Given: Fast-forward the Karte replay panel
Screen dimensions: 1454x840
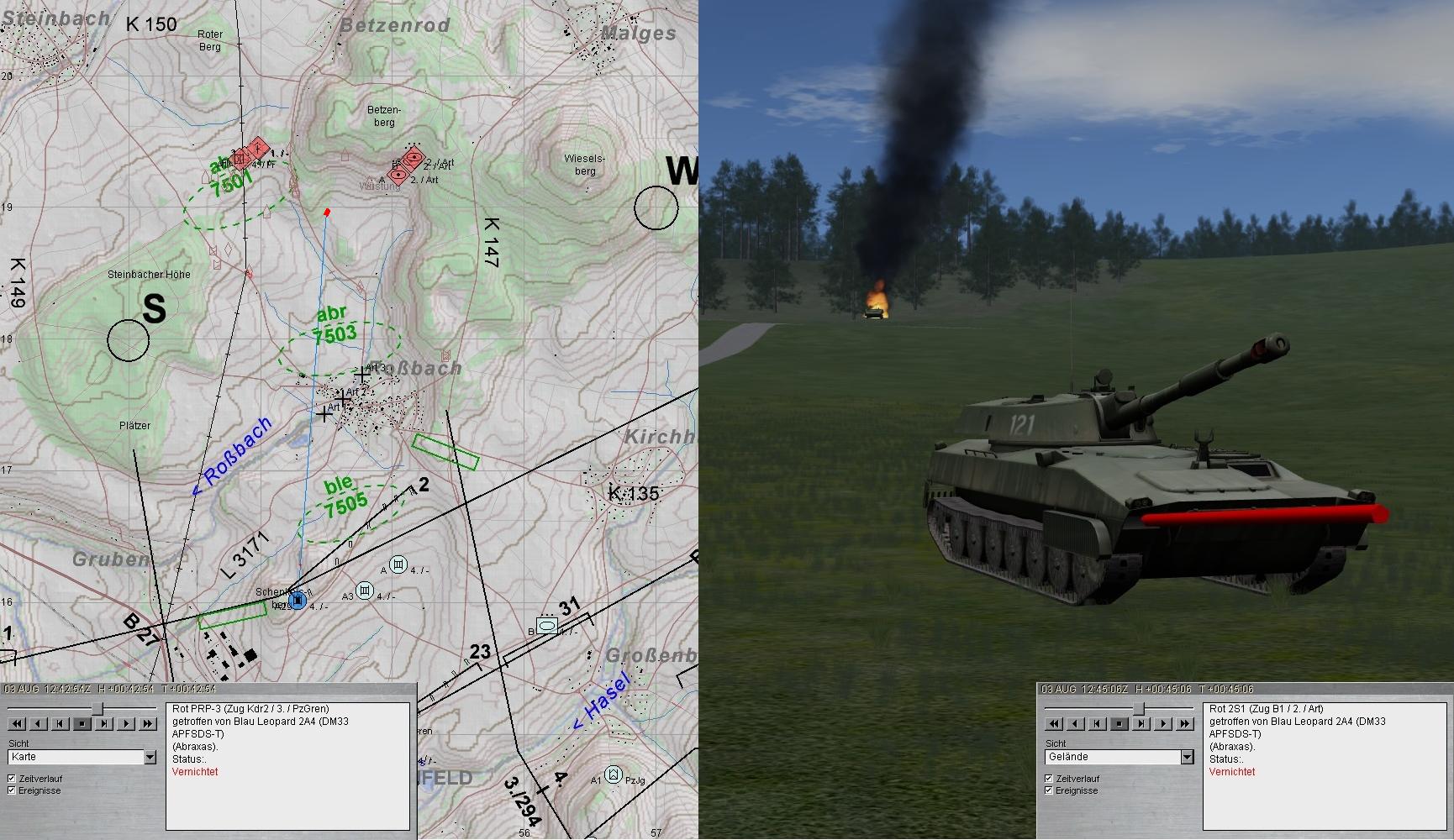Looking at the screenshot, I should [x=148, y=723].
